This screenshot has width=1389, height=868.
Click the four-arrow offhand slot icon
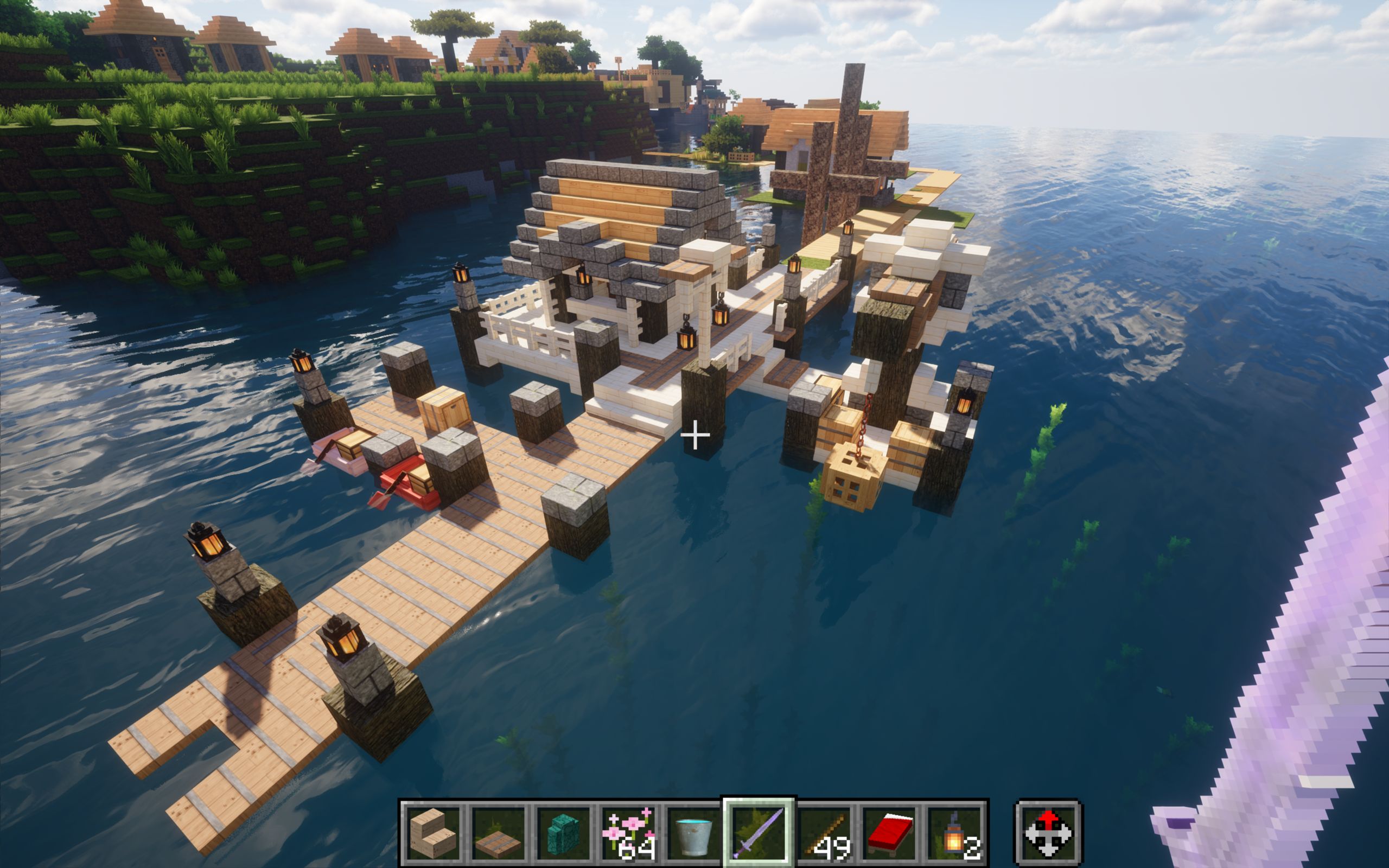[x=1048, y=833]
